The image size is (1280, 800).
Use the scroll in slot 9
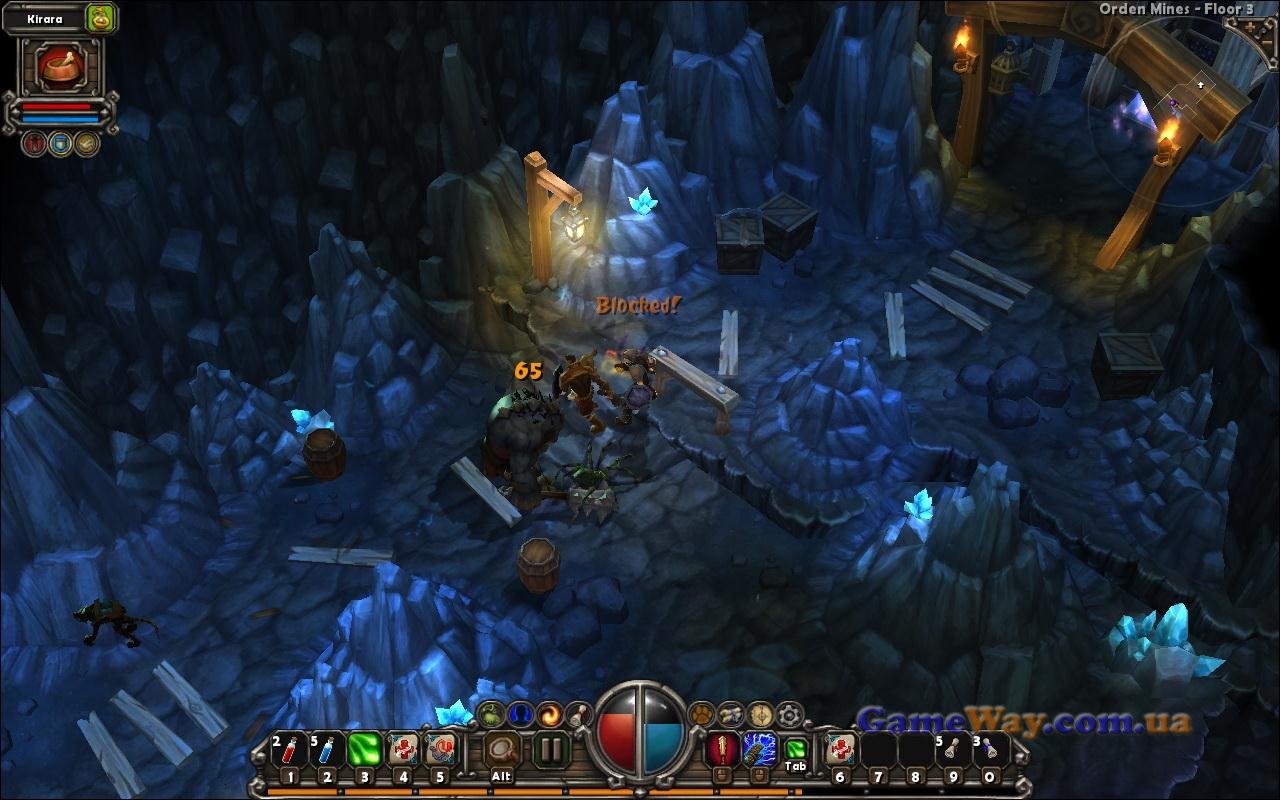(x=952, y=749)
